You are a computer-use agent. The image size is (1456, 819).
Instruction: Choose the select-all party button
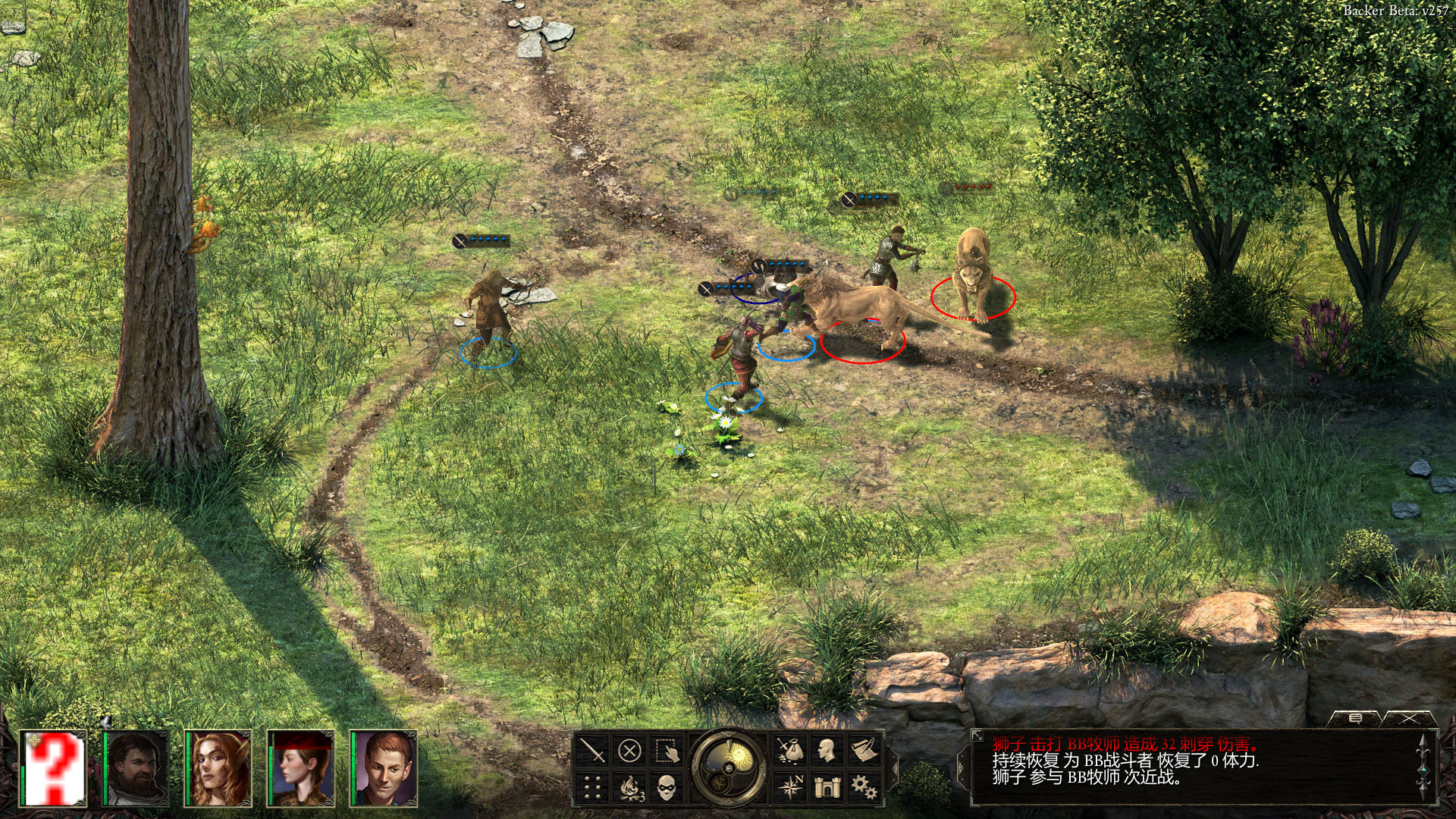point(667,751)
